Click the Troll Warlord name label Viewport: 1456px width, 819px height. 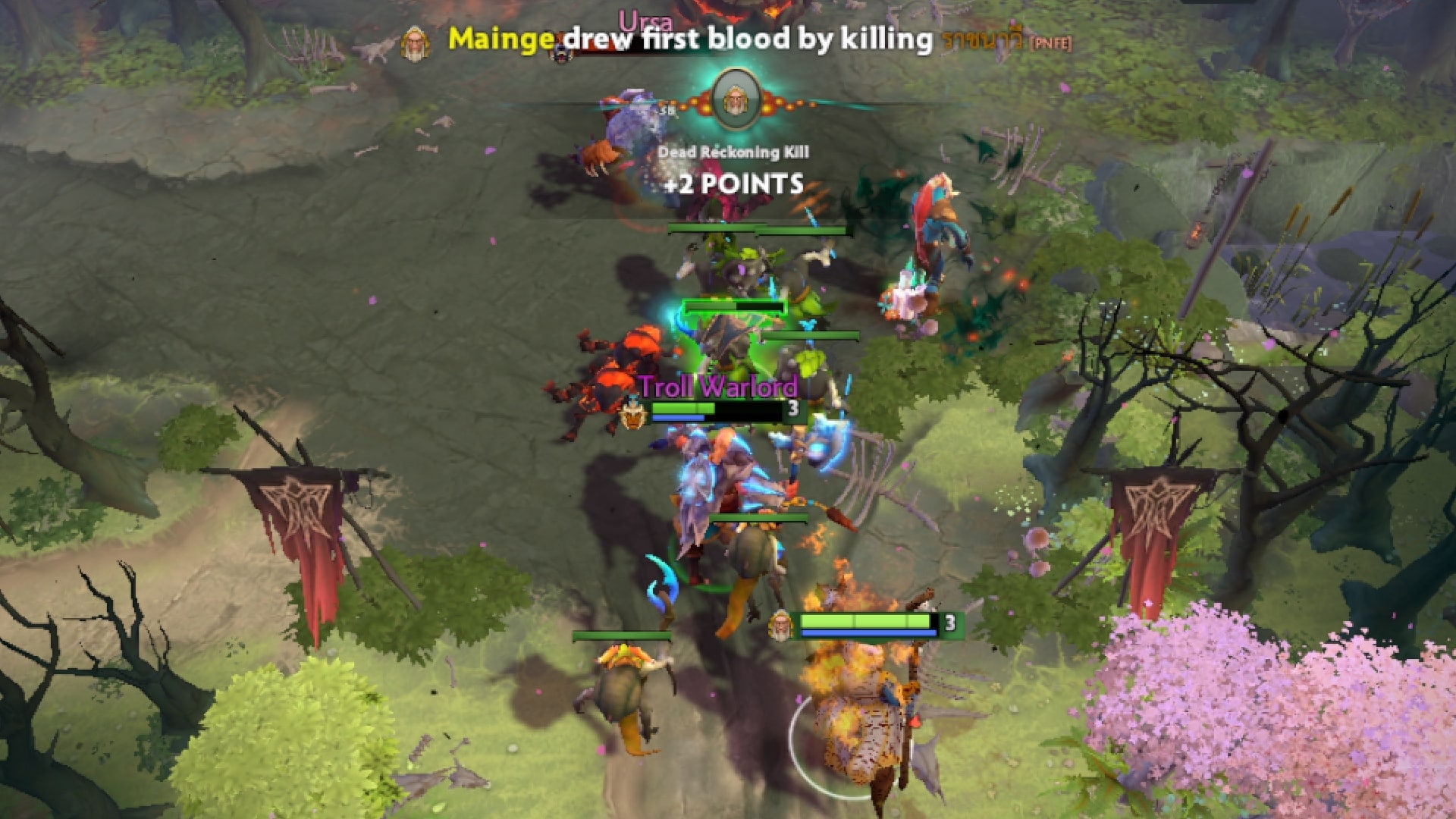718,387
